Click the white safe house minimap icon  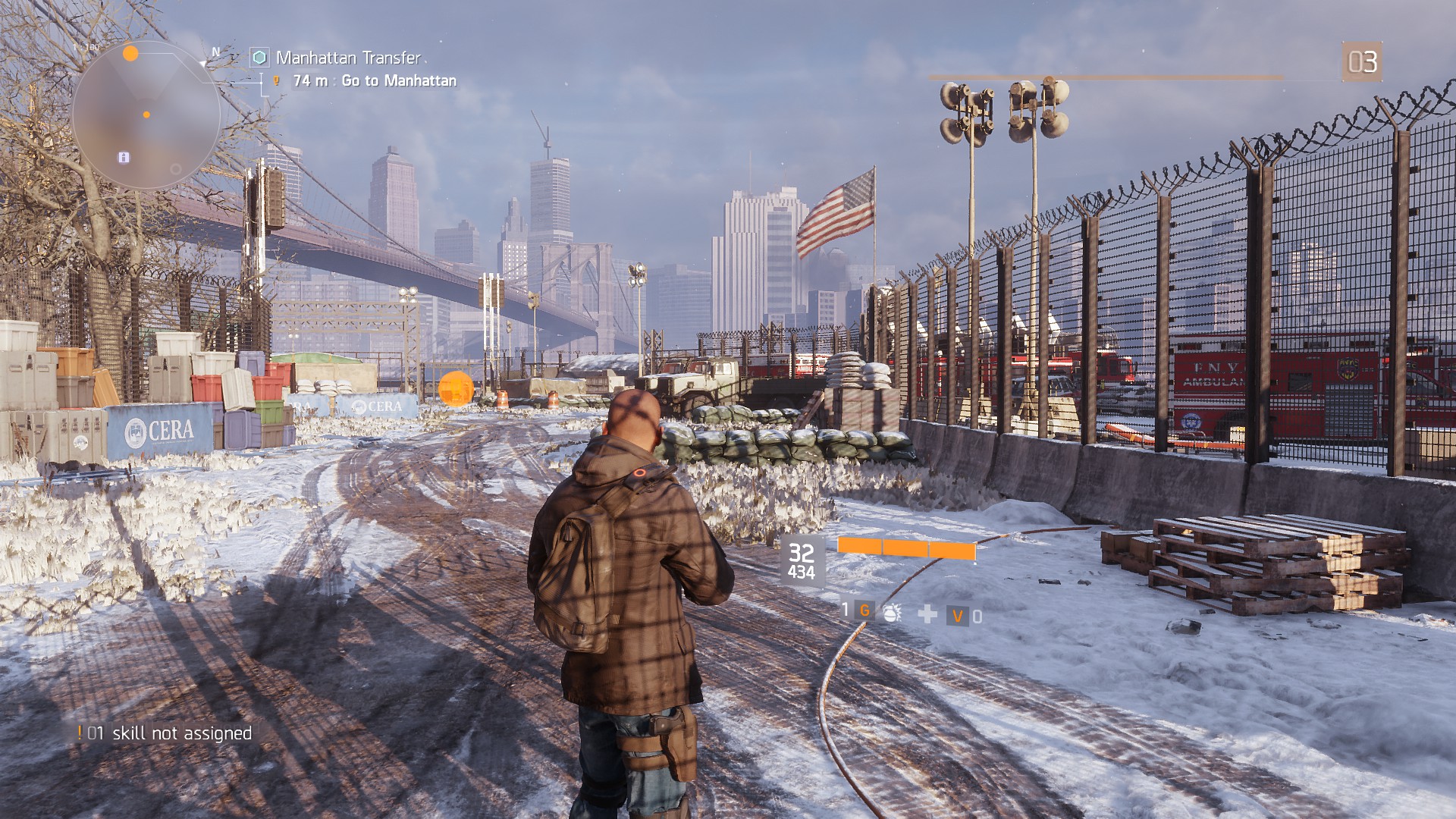[x=124, y=157]
